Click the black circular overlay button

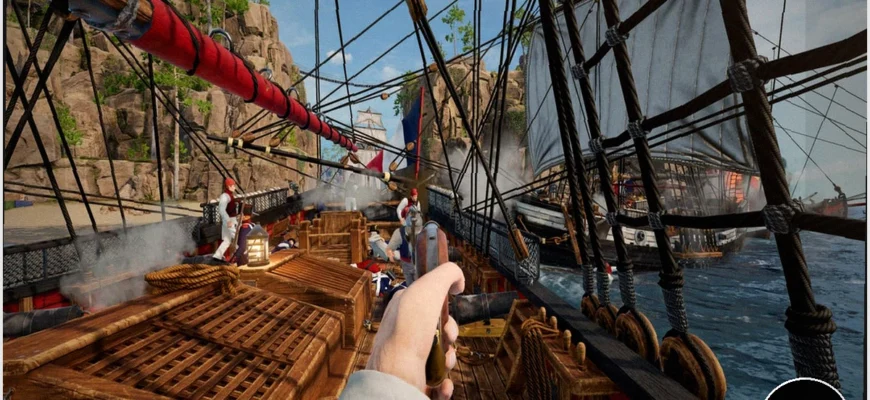[804, 391]
